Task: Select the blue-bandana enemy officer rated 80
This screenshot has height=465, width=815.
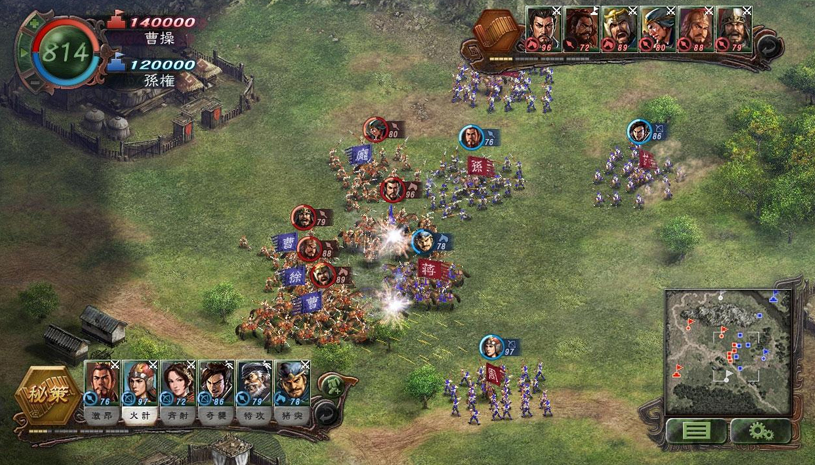Action: [656, 28]
